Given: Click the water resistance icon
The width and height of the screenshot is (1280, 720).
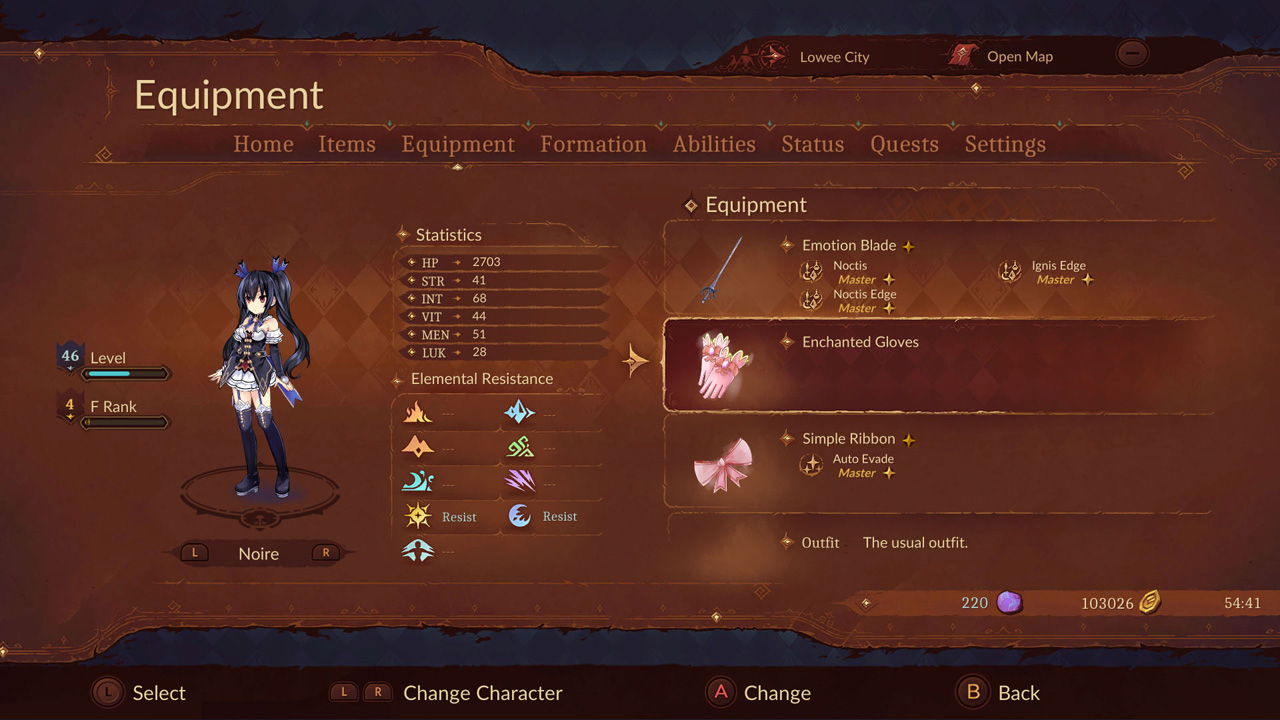Looking at the screenshot, I should 418,481.
